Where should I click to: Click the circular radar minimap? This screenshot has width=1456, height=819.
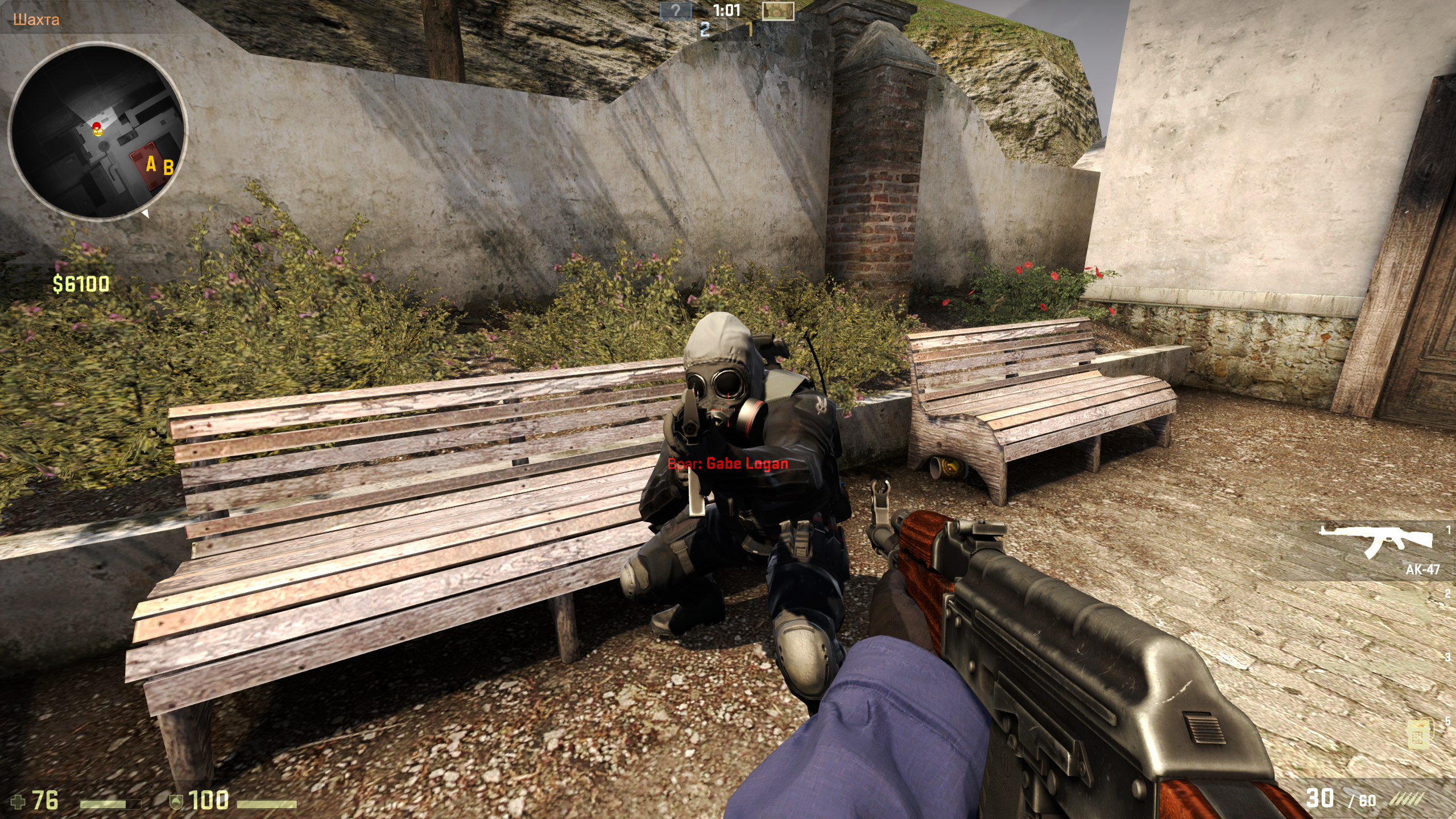click(98, 131)
